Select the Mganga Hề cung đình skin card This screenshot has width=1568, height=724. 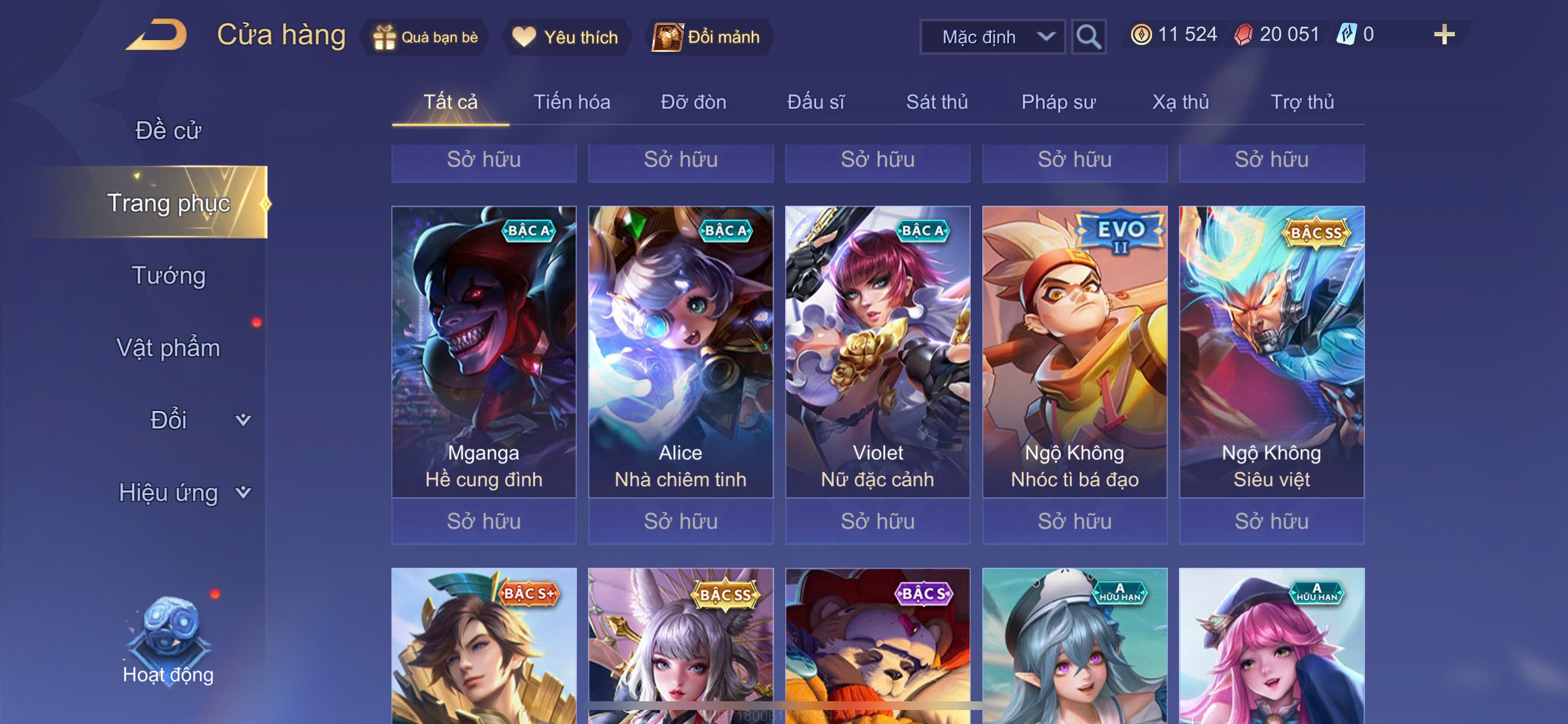click(484, 352)
